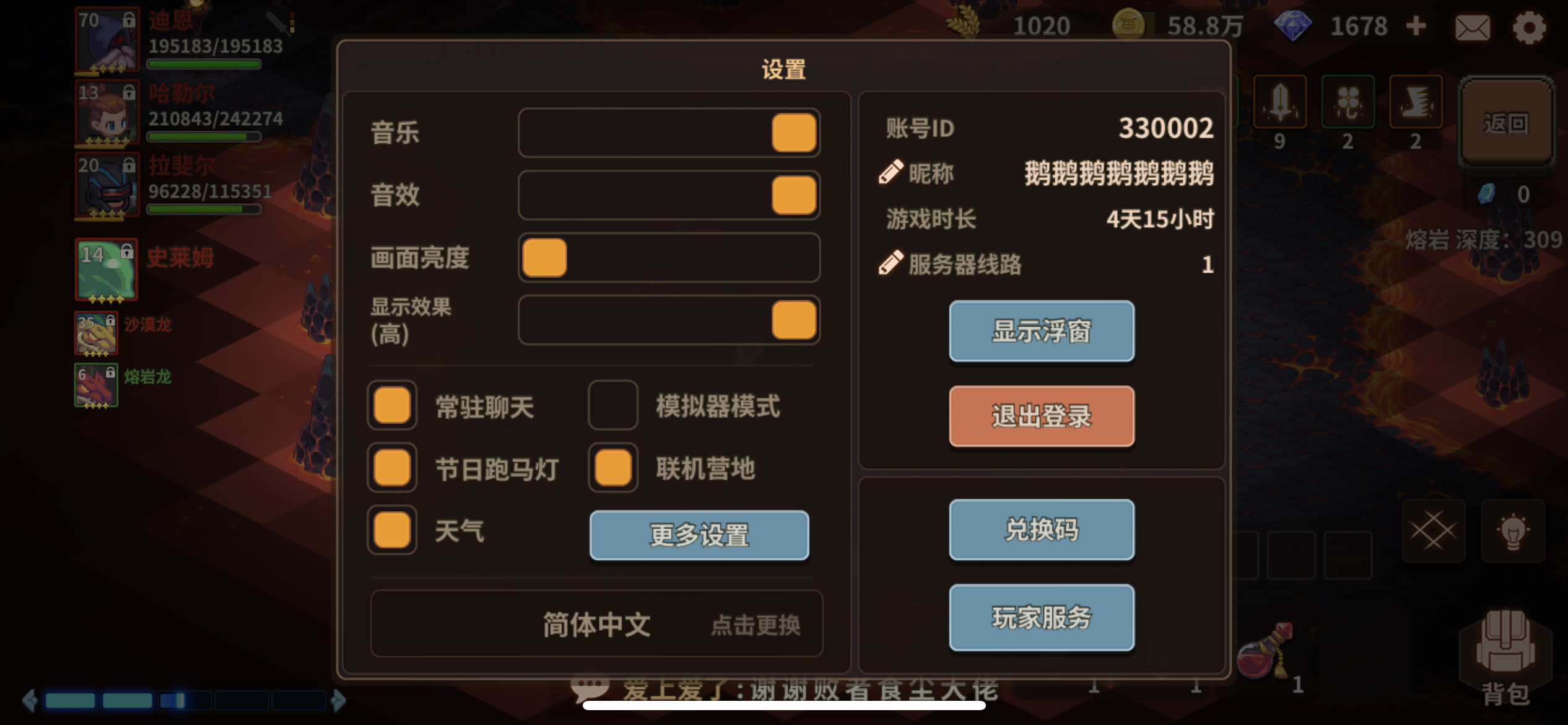The height and width of the screenshot is (725, 1568).
Task: Enable 模拟器模式 checkbox
Action: (x=612, y=406)
